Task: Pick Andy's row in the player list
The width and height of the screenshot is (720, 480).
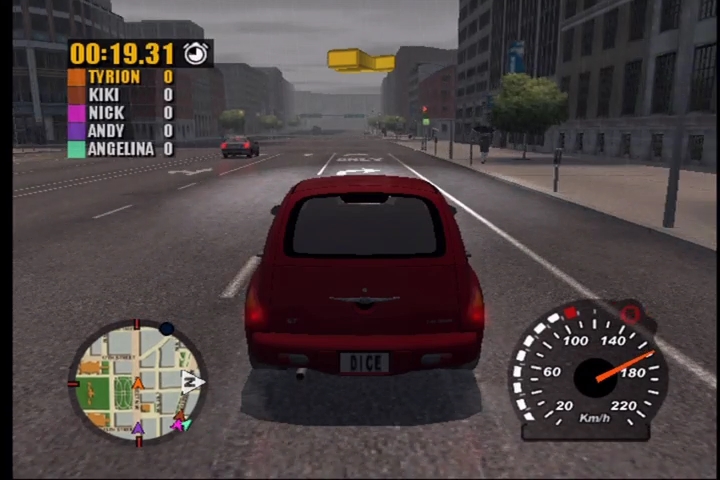Action: 120,130
